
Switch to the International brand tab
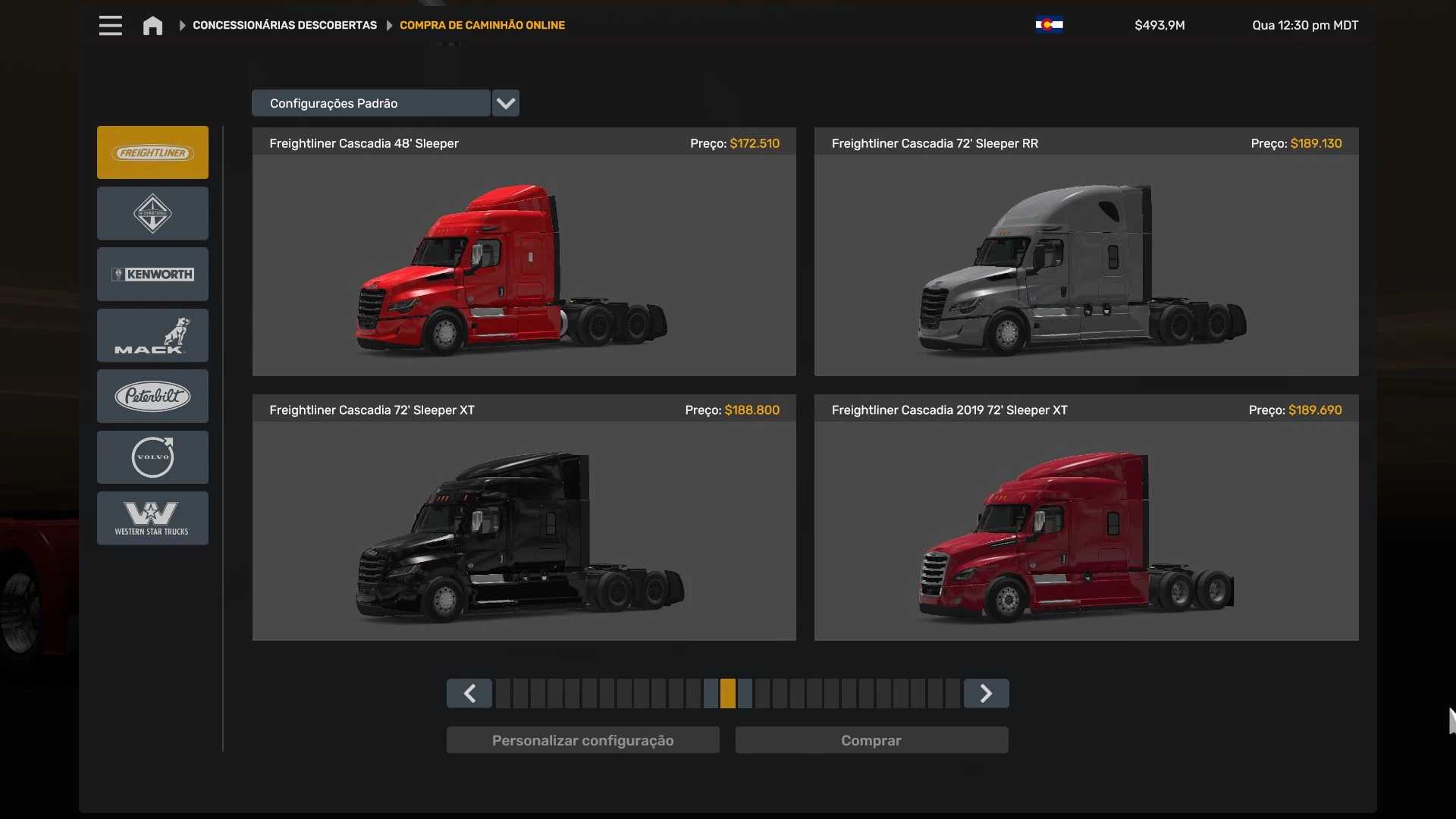[x=152, y=214]
